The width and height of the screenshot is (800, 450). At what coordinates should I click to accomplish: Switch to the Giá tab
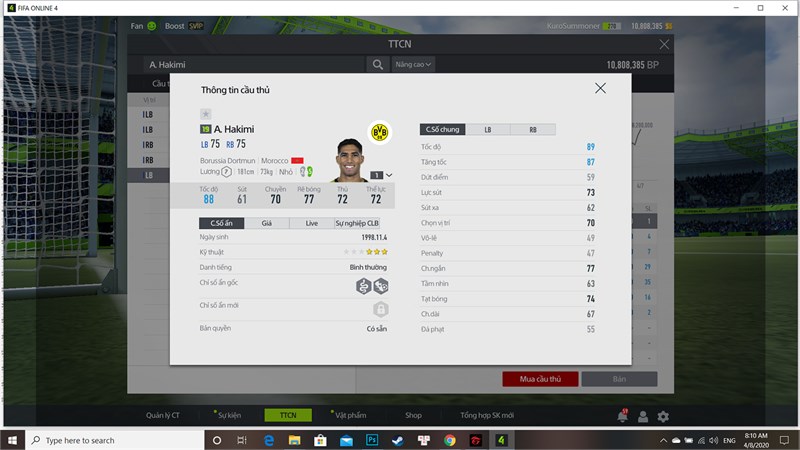[266, 223]
